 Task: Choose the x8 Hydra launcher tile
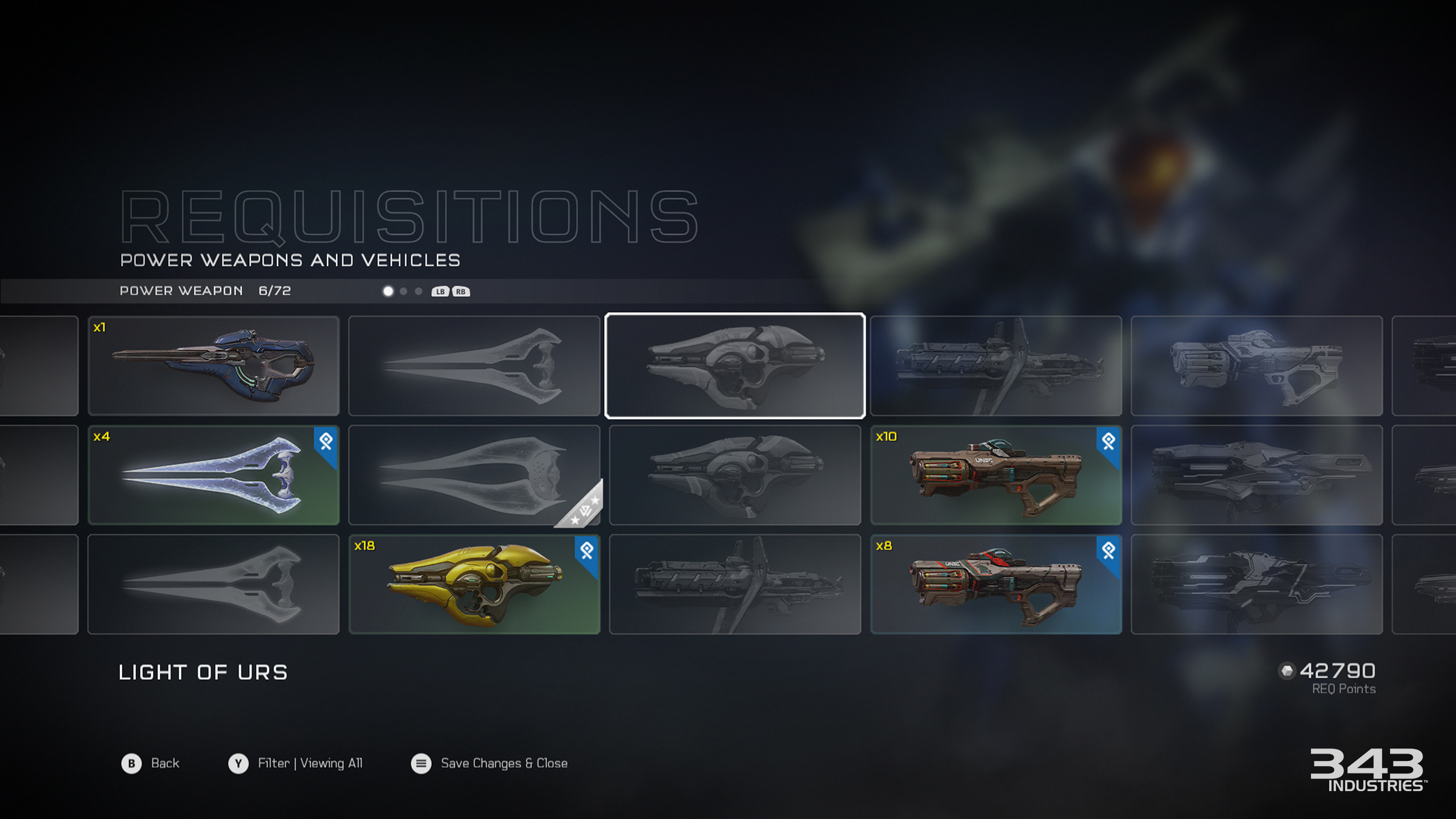pyautogui.click(x=995, y=584)
